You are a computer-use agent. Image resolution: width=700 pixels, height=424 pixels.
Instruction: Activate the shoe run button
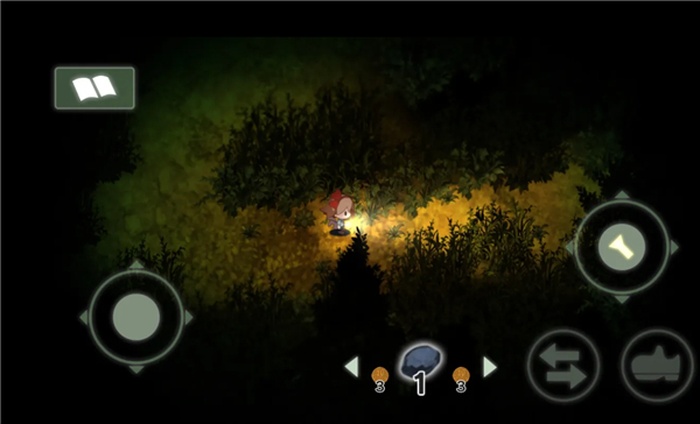coord(657,365)
